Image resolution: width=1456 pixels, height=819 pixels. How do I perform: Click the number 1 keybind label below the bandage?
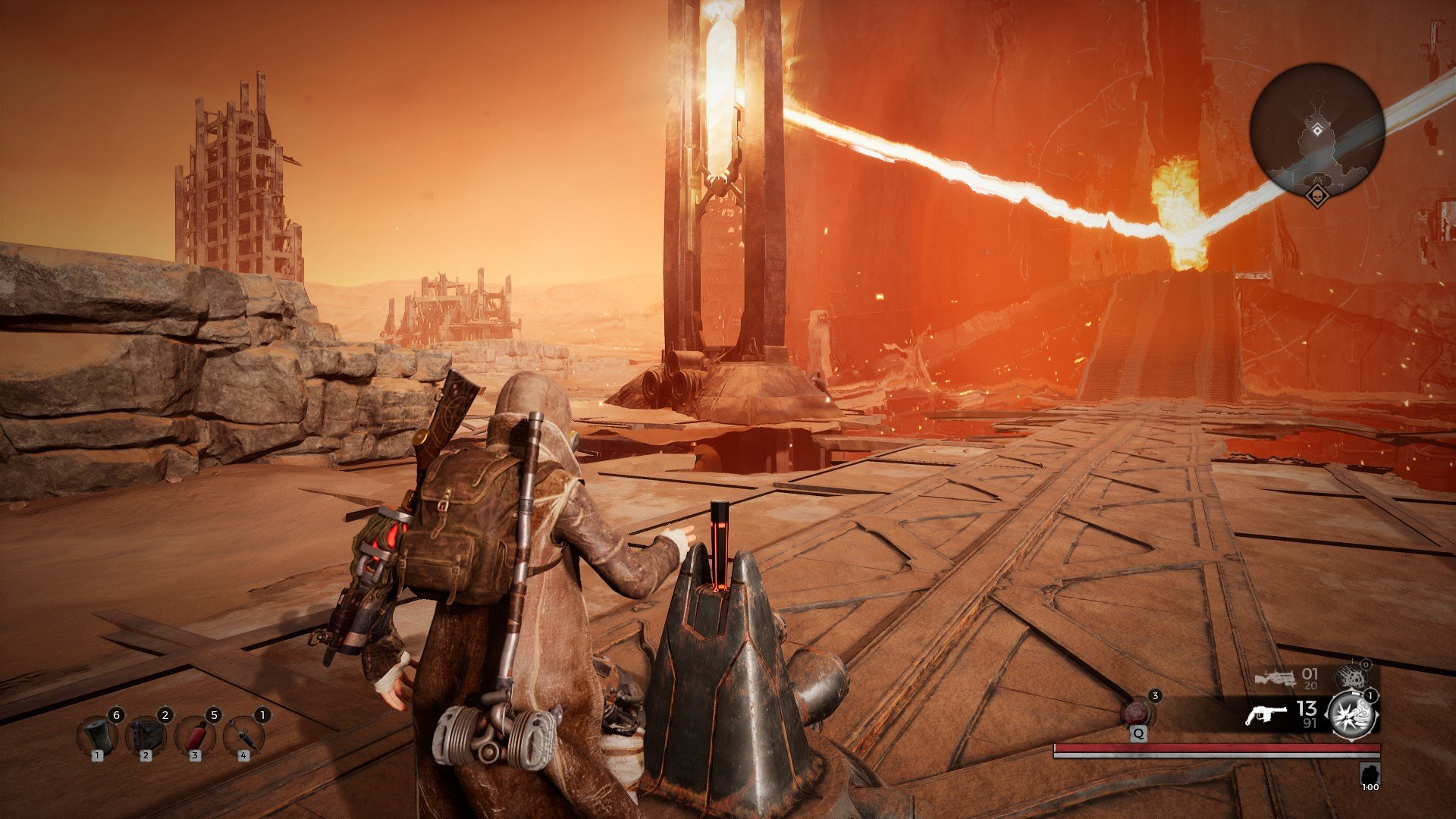coord(98,756)
